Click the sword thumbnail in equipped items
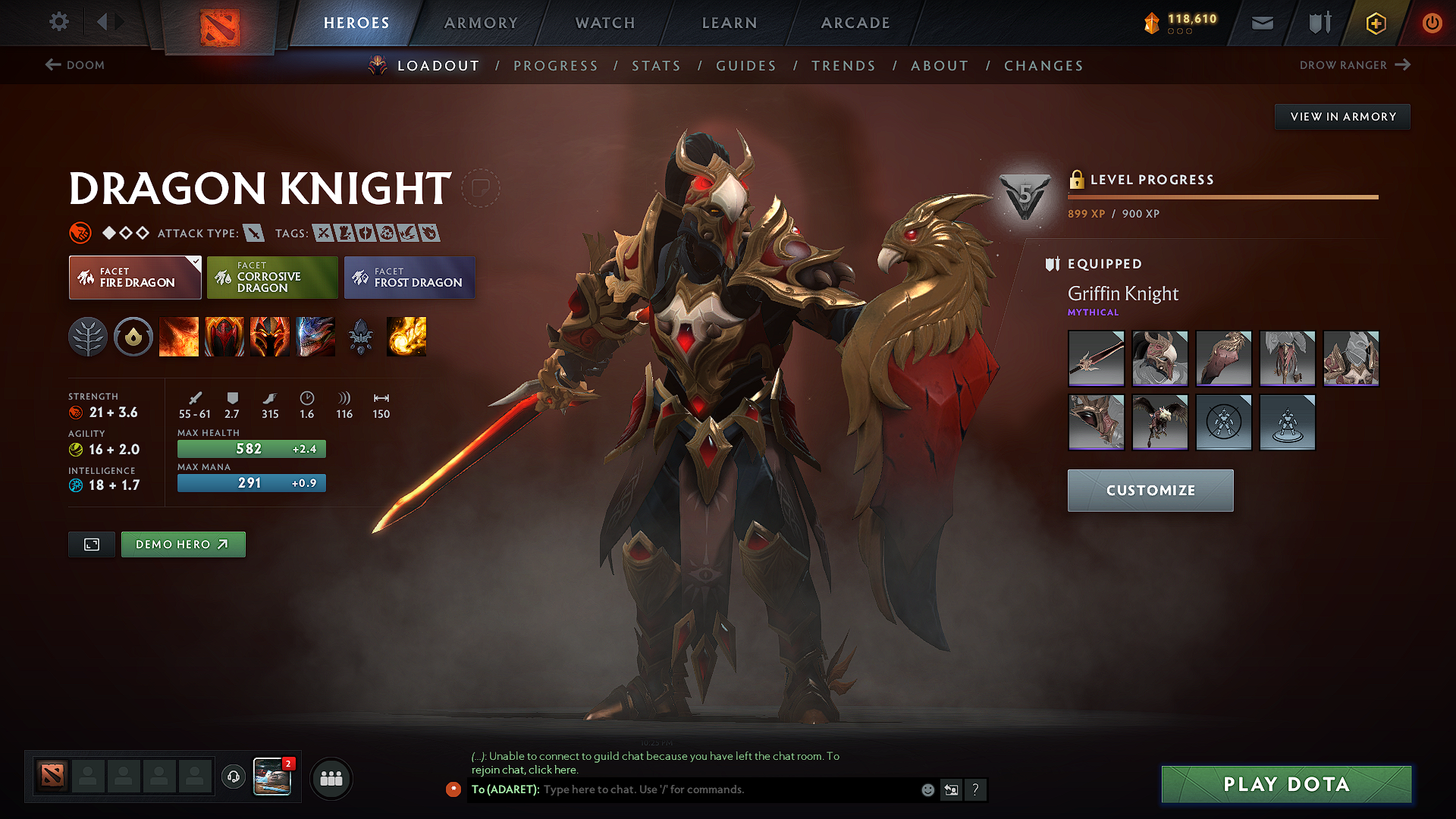The image size is (1456, 819). [1096, 359]
